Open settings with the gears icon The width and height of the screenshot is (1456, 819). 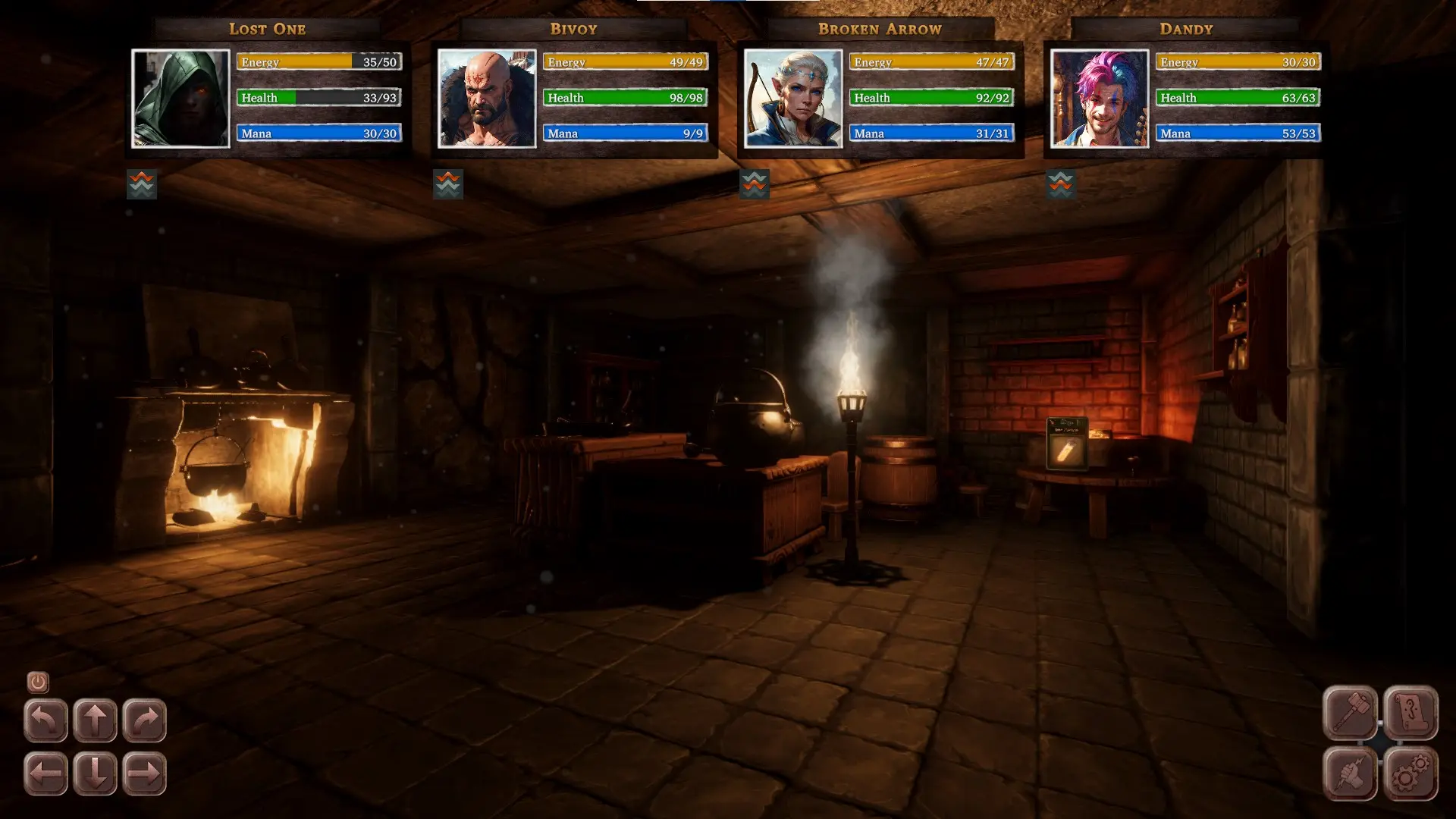(x=1410, y=773)
